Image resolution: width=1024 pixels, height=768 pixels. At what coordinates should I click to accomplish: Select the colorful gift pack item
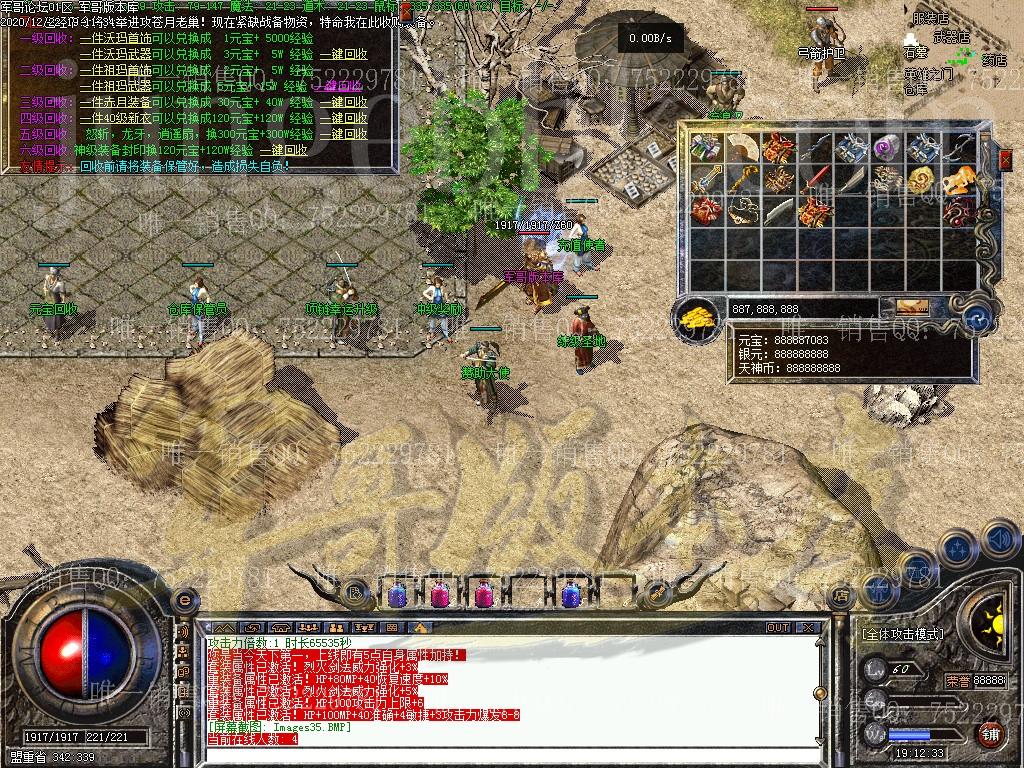coord(705,148)
